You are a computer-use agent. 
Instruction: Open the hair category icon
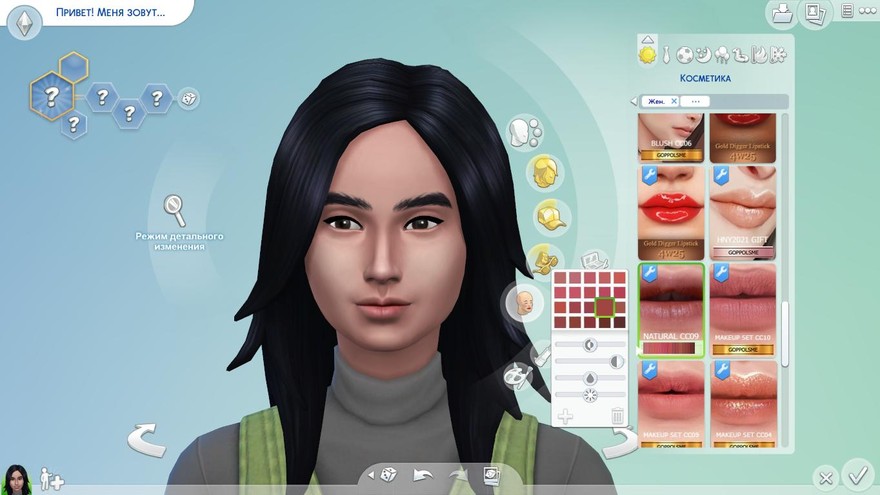pos(544,171)
